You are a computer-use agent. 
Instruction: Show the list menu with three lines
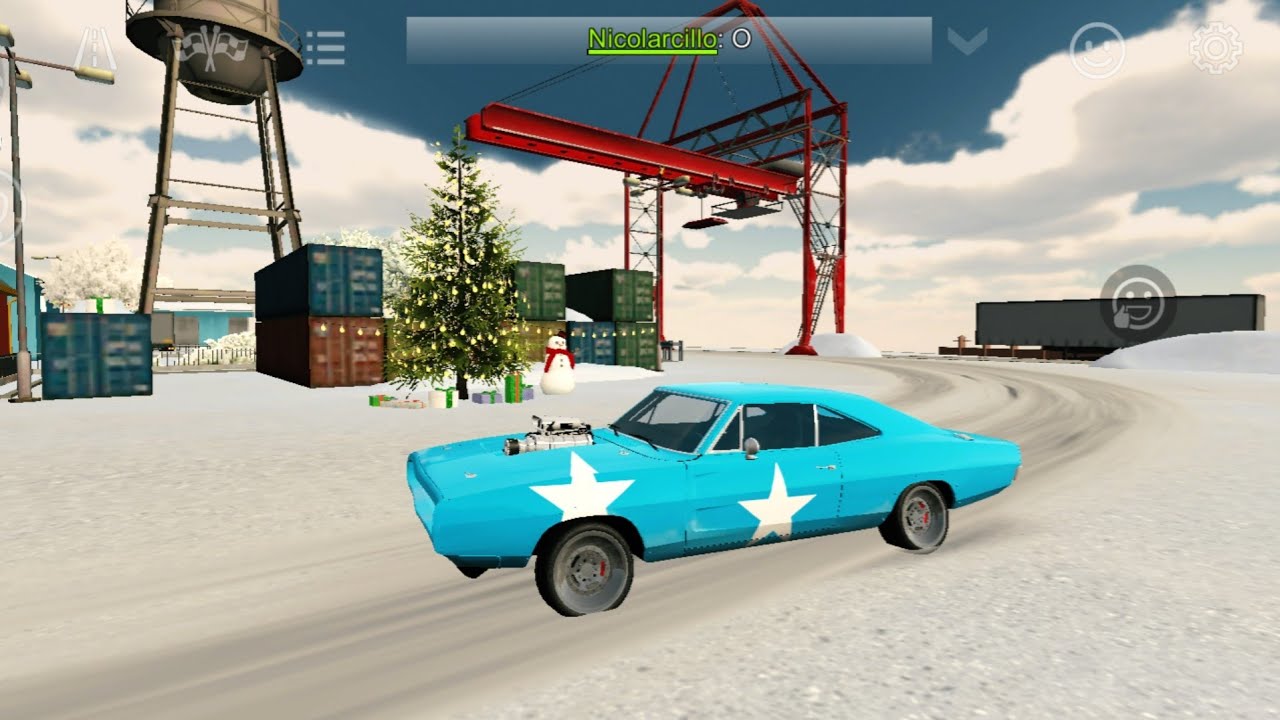325,47
